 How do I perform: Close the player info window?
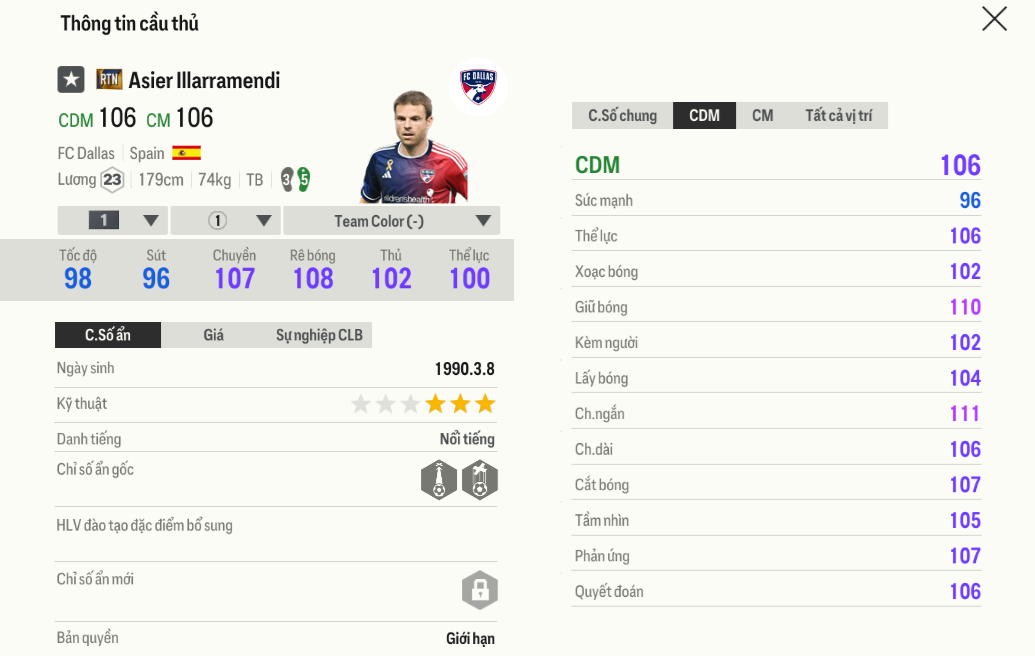[x=994, y=19]
